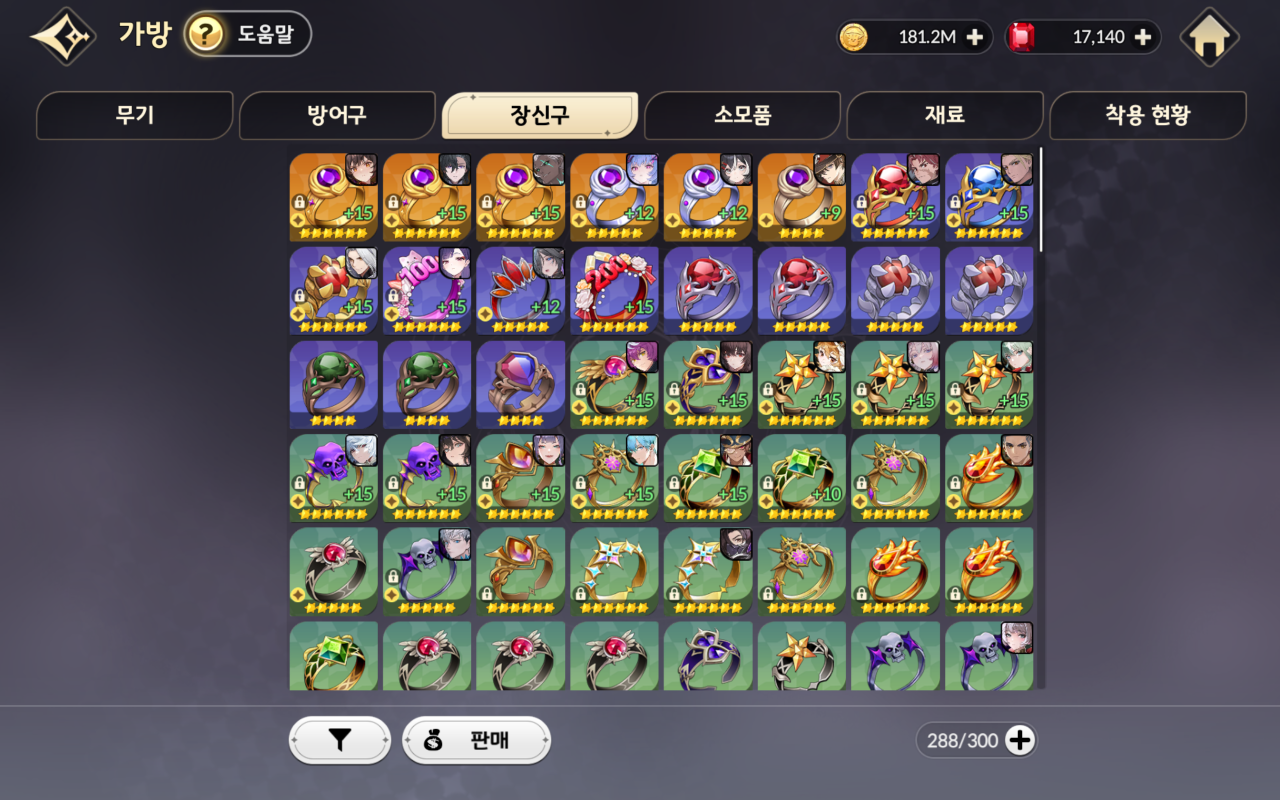Open the 도움말 help guide
Image resolution: width=1280 pixels, height=800 pixels.
pyautogui.click(x=242, y=34)
